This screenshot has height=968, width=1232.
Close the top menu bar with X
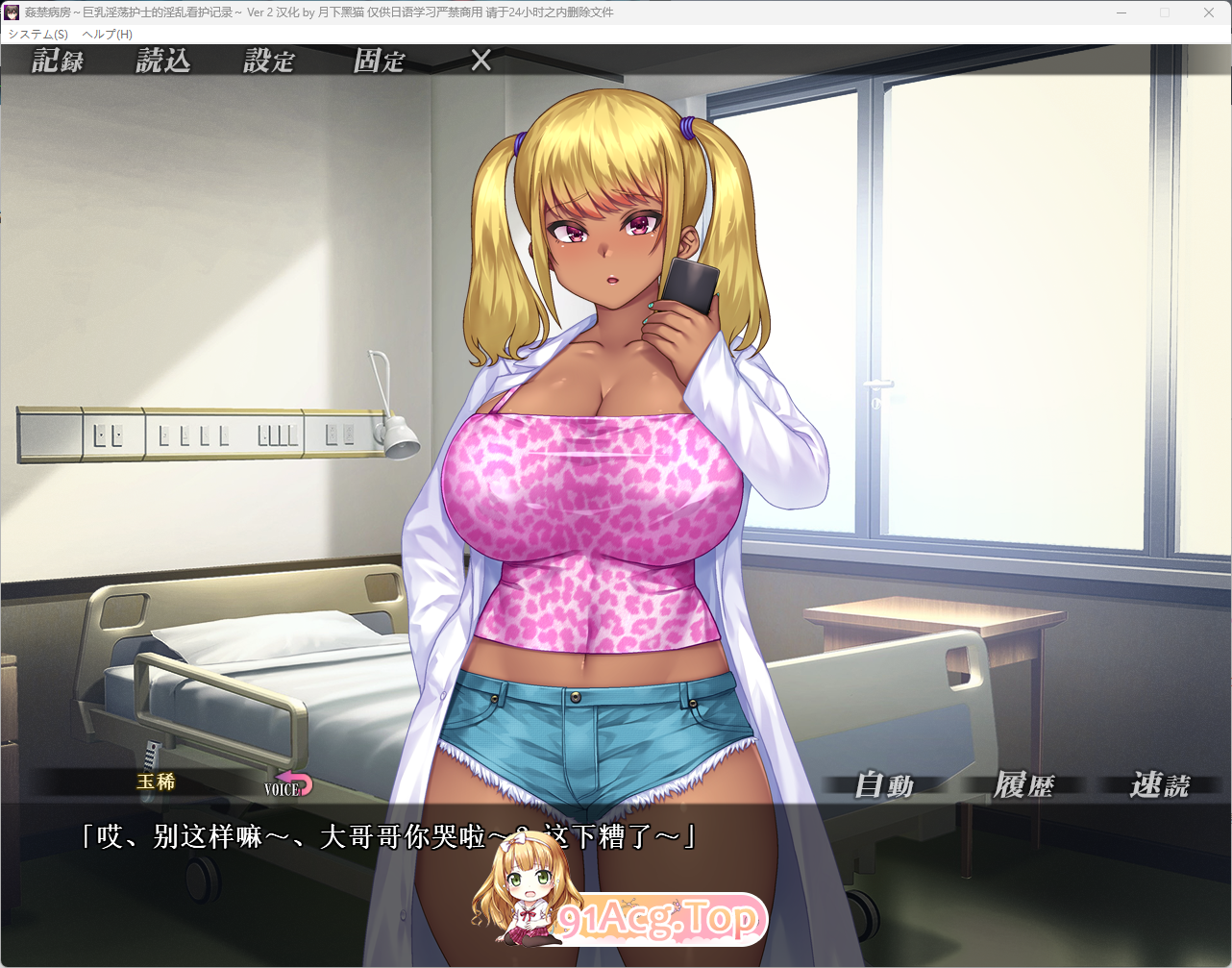pos(481,61)
